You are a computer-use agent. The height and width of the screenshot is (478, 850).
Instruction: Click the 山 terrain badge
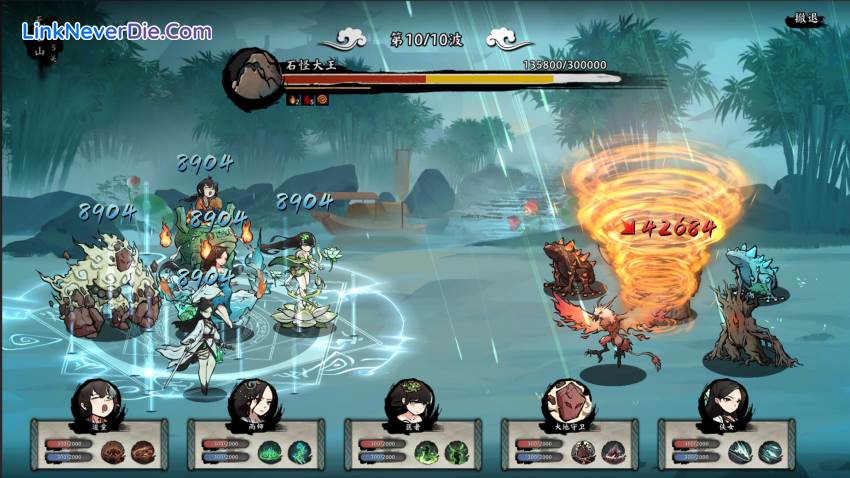click(x=41, y=50)
